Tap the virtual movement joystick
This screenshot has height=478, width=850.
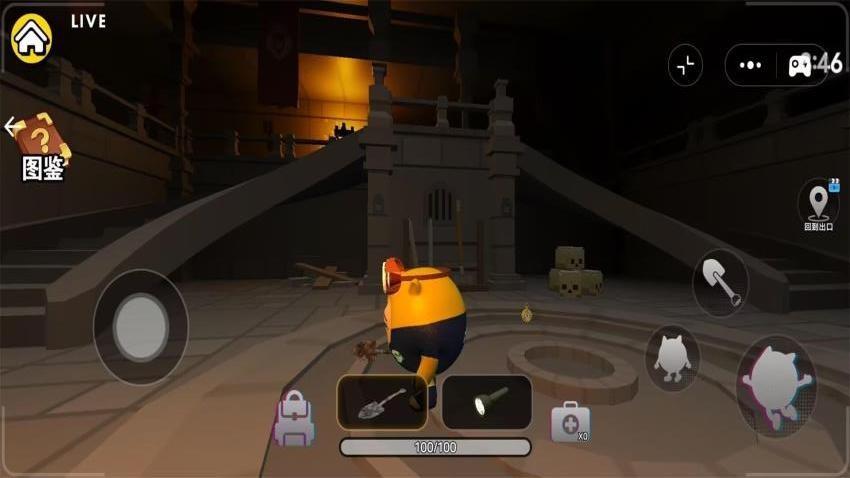140,325
